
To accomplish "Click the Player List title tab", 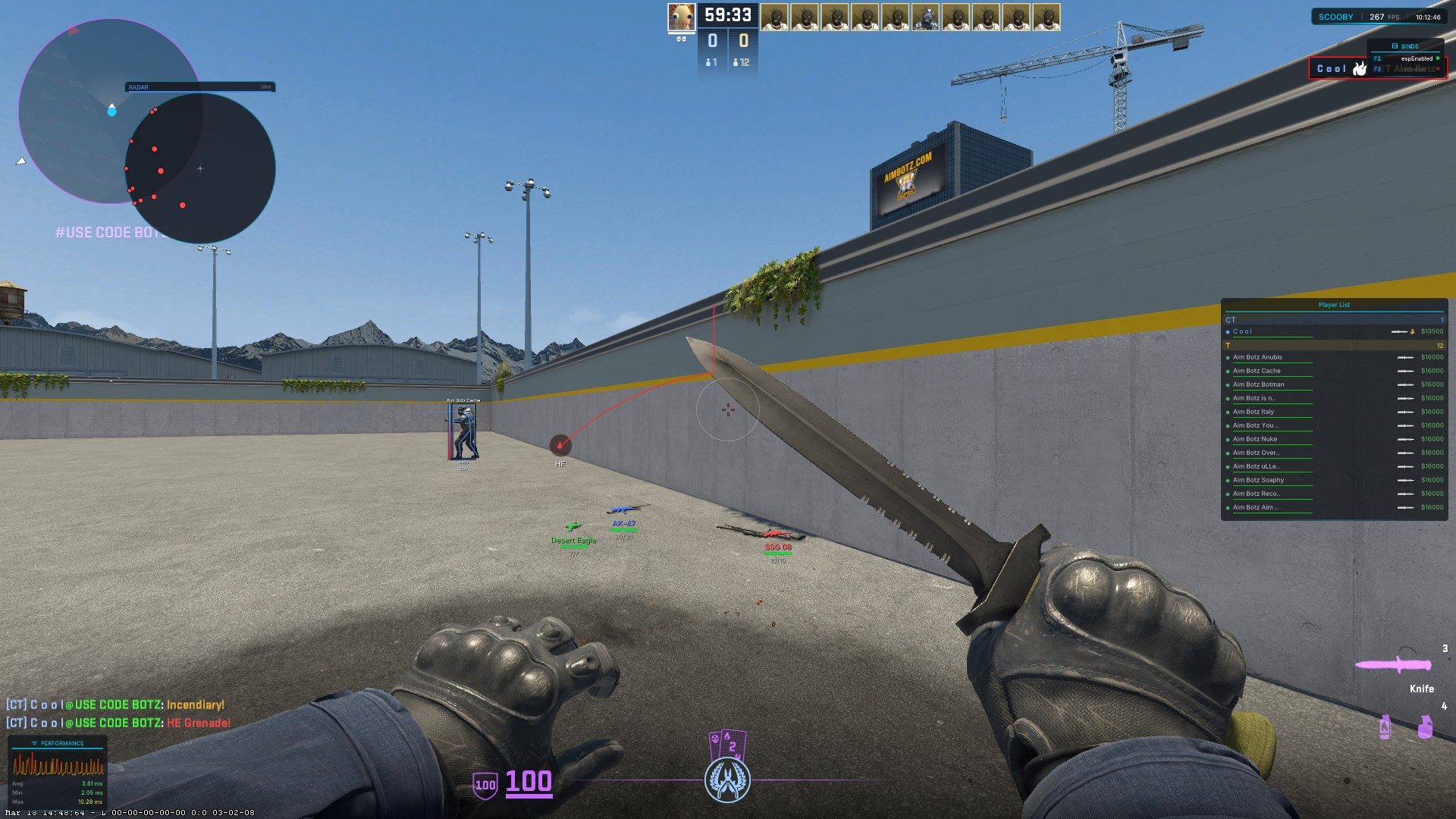I will pos(1335,304).
